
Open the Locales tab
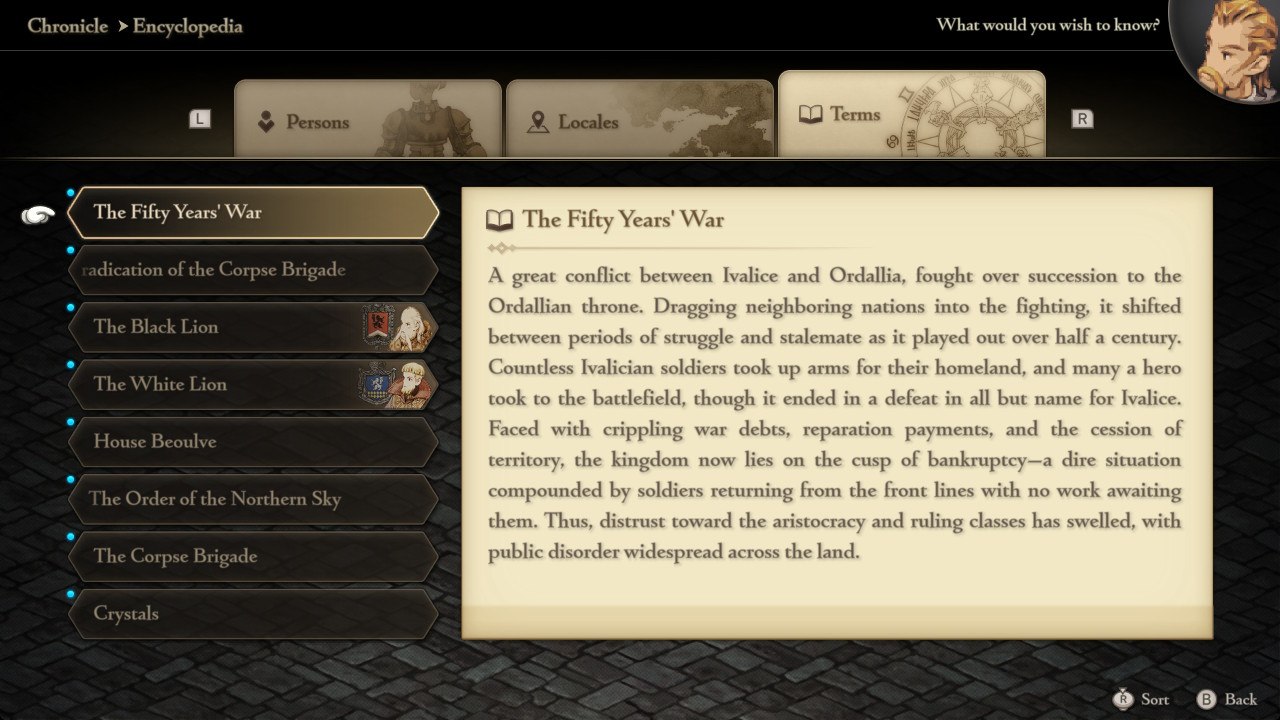coord(639,121)
